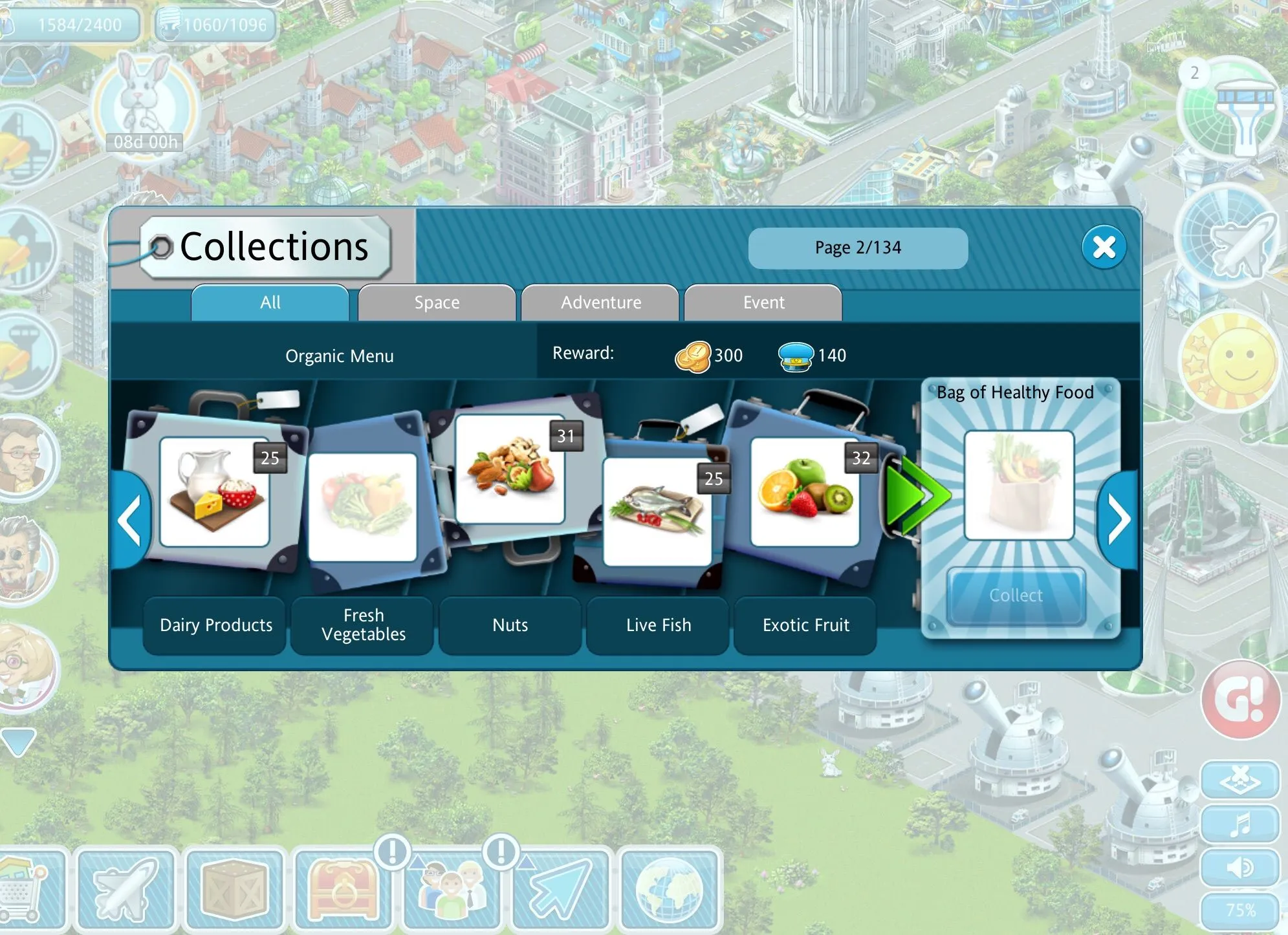Toggle the music note button
Viewport: 1288px width, 935px height.
[x=1240, y=825]
